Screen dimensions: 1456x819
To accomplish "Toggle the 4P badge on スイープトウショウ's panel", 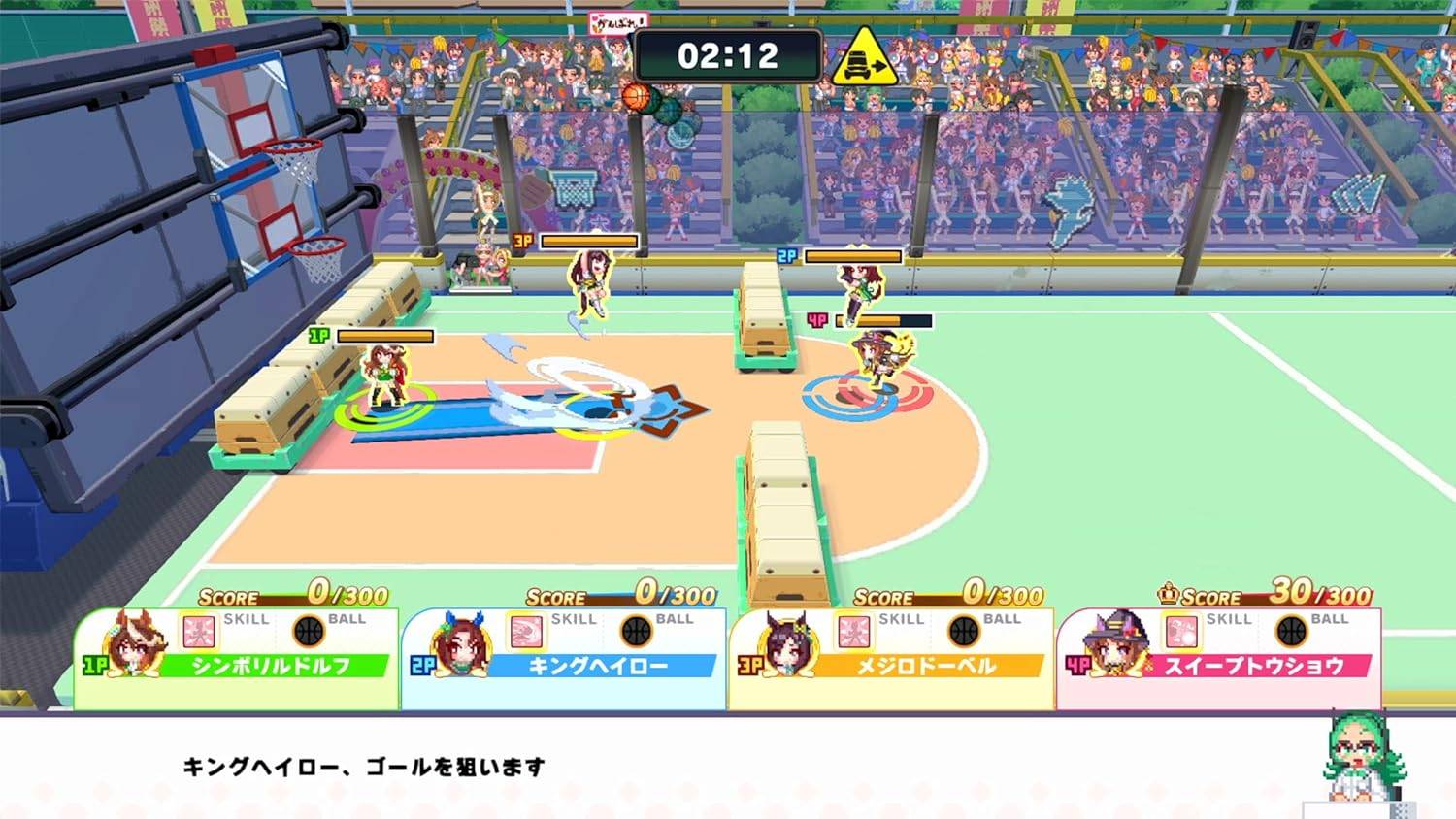I will (1079, 667).
